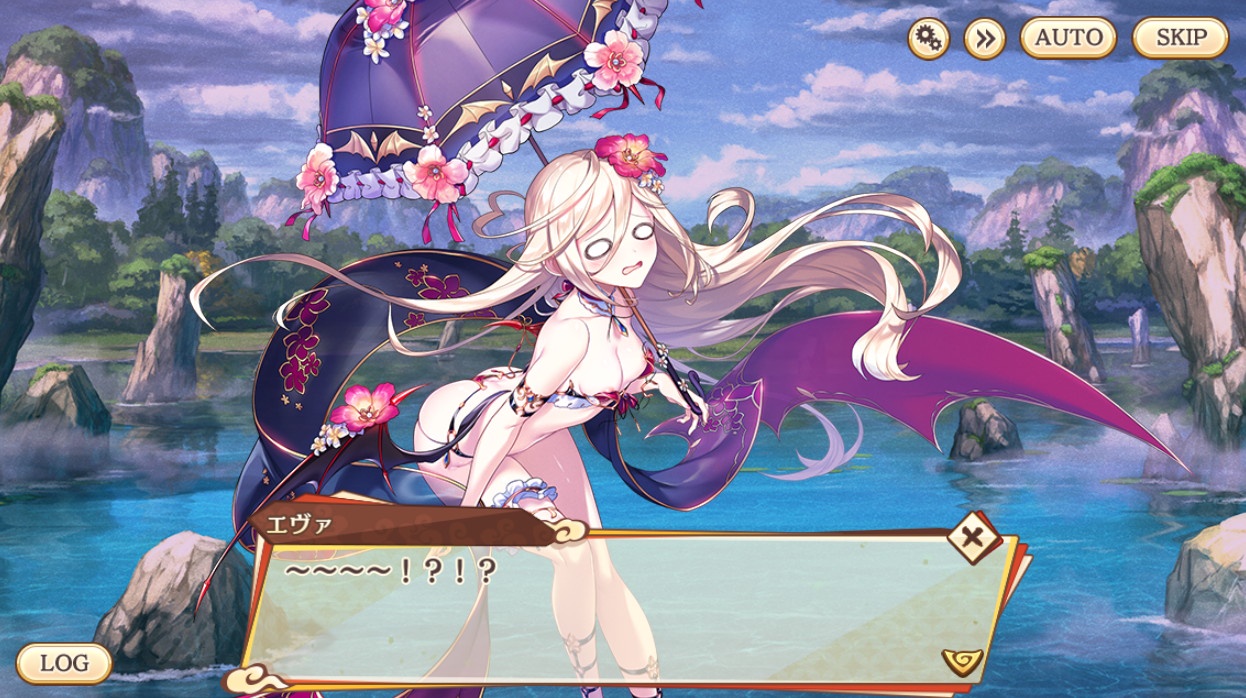Open the gear settings menu
This screenshot has width=1246, height=698.
(x=928, y=39)
